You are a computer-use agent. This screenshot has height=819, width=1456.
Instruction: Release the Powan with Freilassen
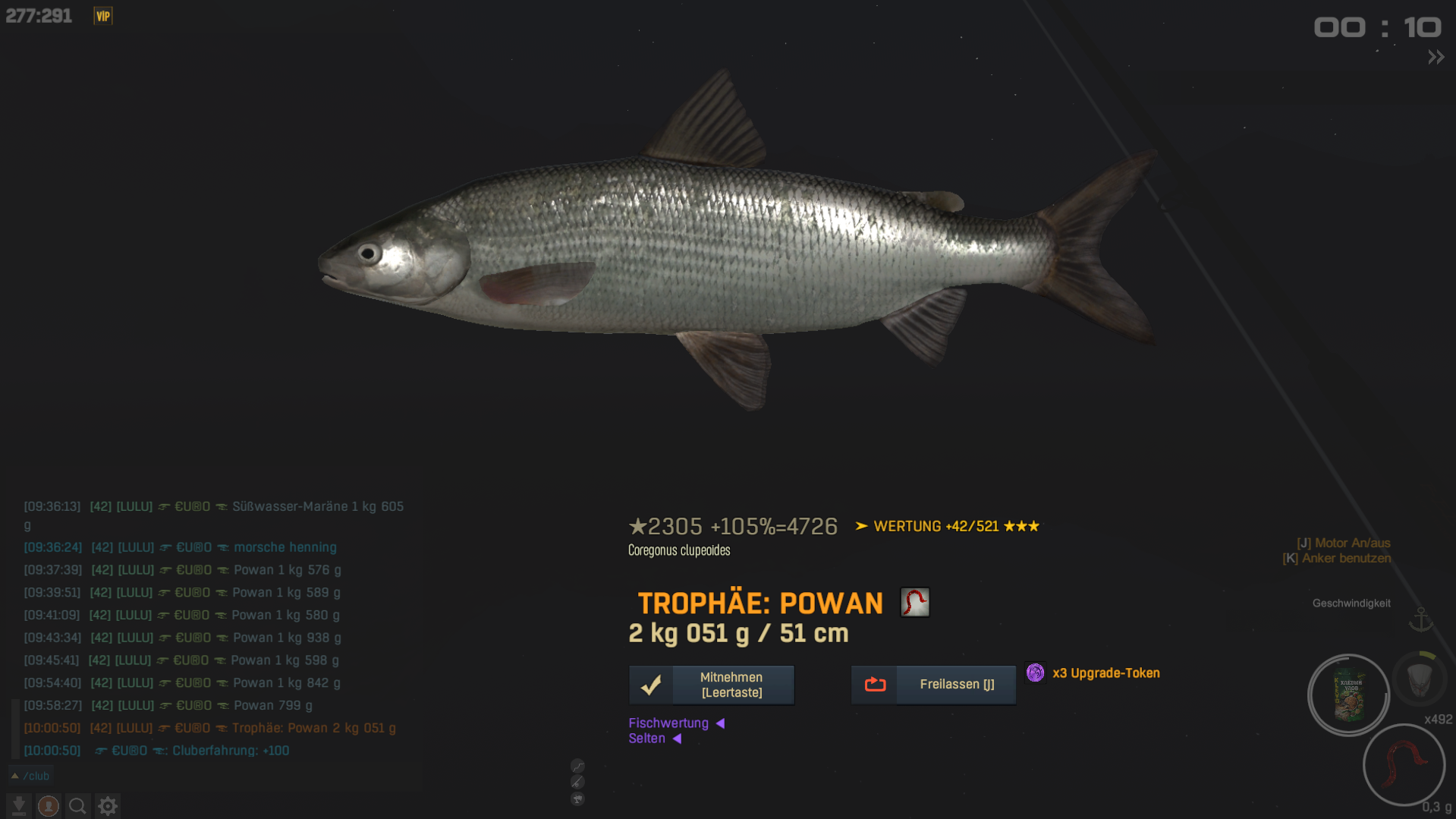[x=932, y=685]
